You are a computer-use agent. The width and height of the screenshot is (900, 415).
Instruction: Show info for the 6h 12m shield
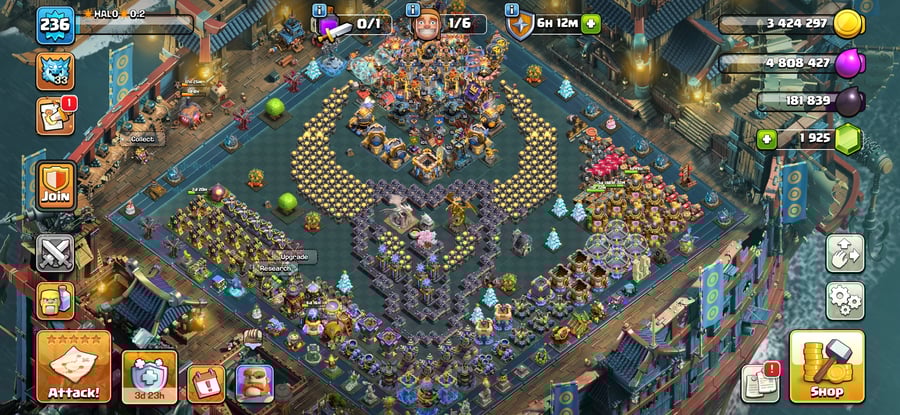tap(513, 10)
